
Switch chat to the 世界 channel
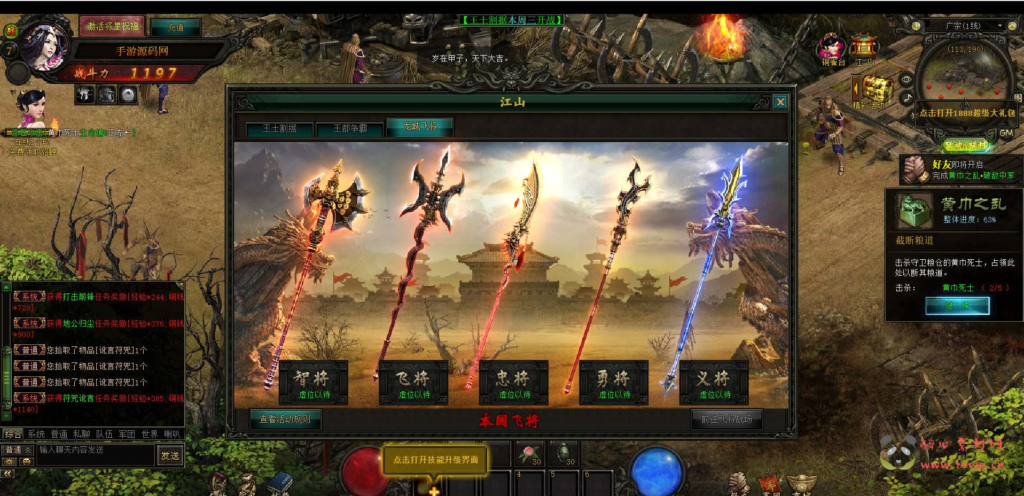click(149, 434)
